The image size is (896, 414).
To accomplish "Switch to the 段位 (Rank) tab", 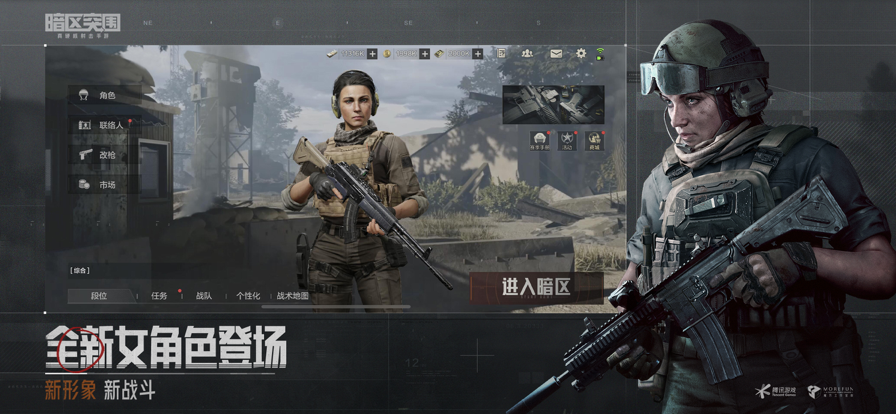I will (99, 296).
